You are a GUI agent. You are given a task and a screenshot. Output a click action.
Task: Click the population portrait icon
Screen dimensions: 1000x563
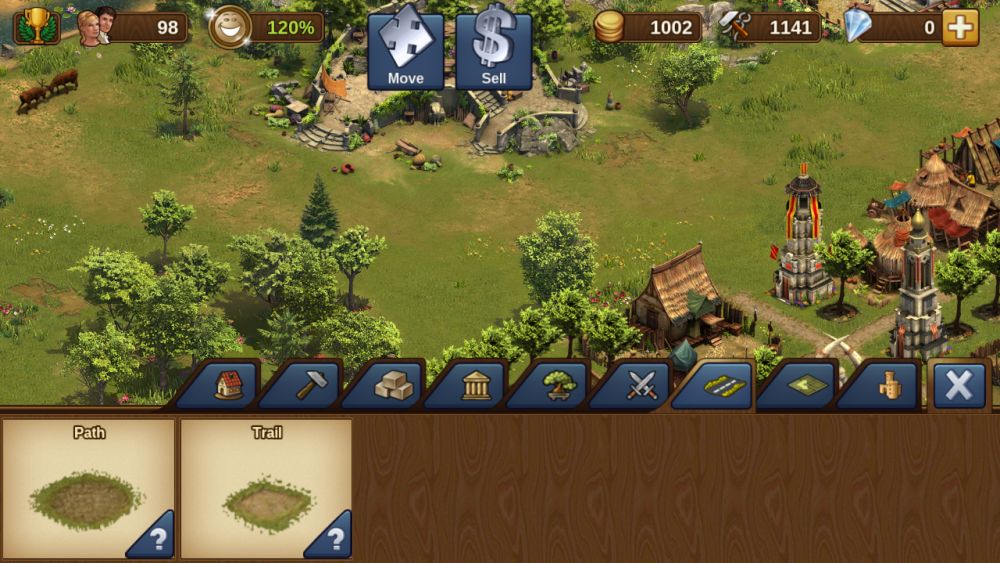(x=97, y=27)
